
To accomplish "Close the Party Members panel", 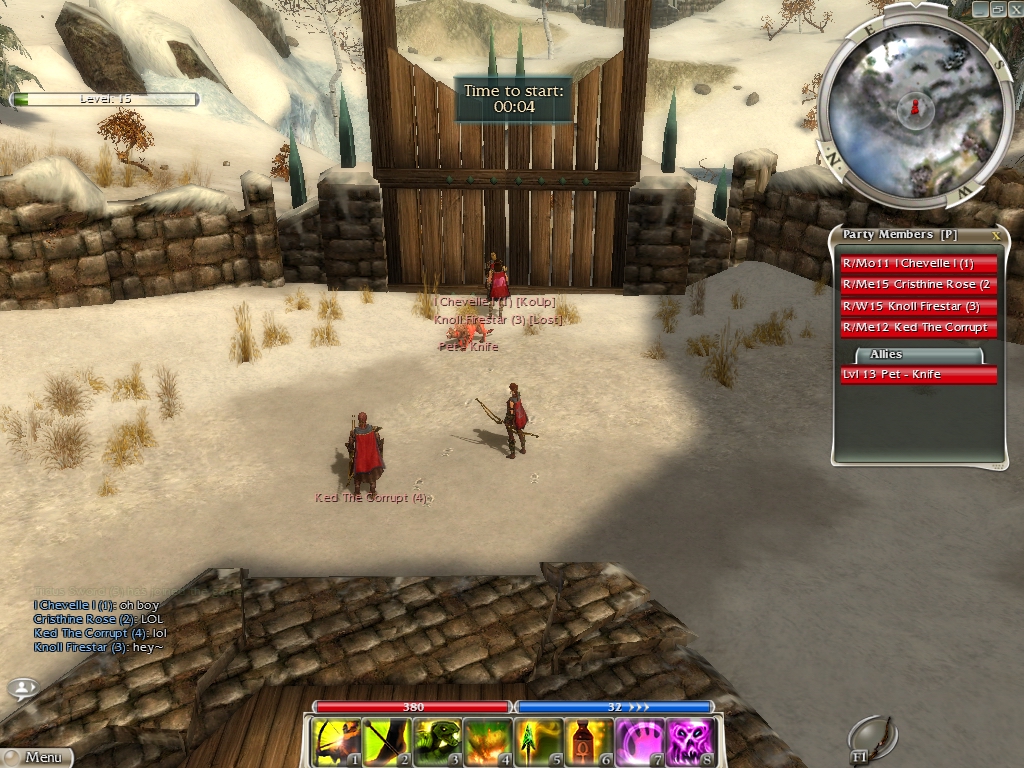I will (x=996, y=235).
